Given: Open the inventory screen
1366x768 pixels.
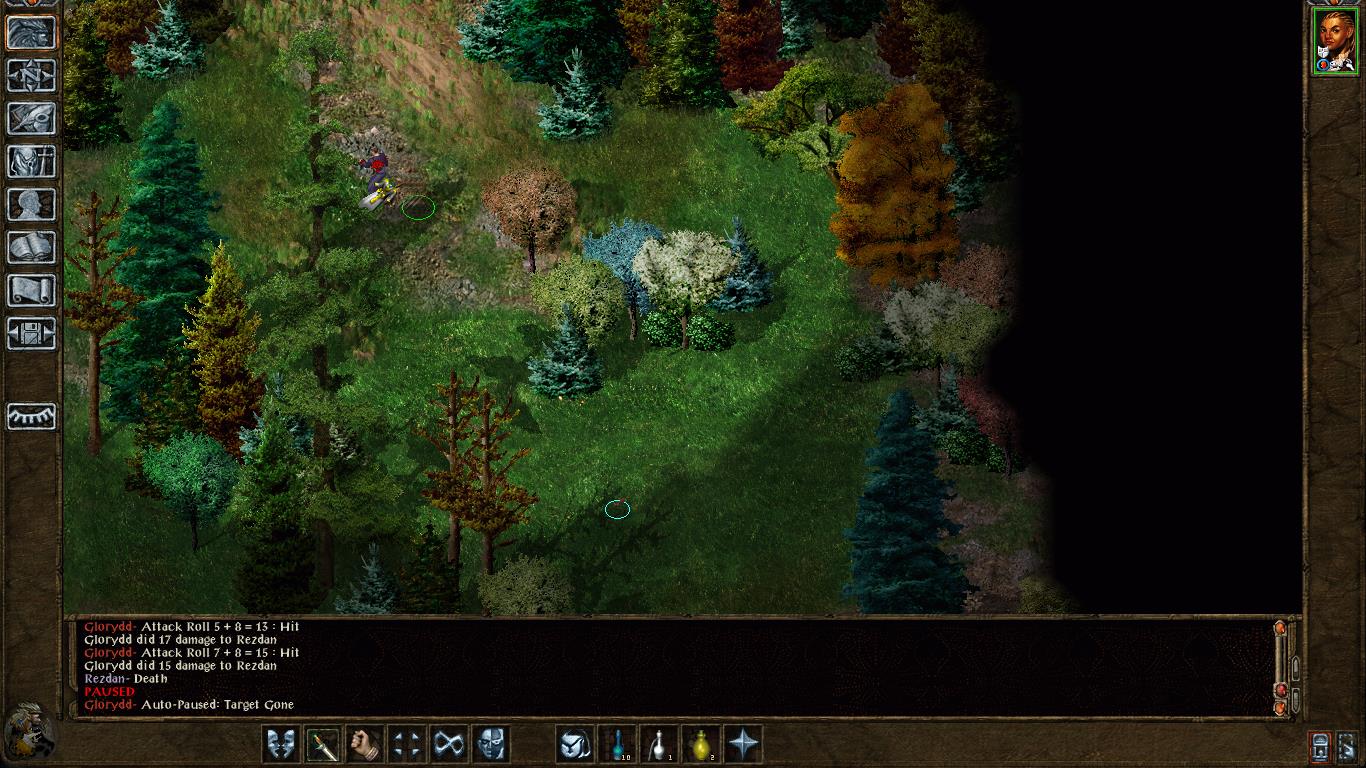Looking at the screenshot, I should pyautogui.click(x=31, y=161).
